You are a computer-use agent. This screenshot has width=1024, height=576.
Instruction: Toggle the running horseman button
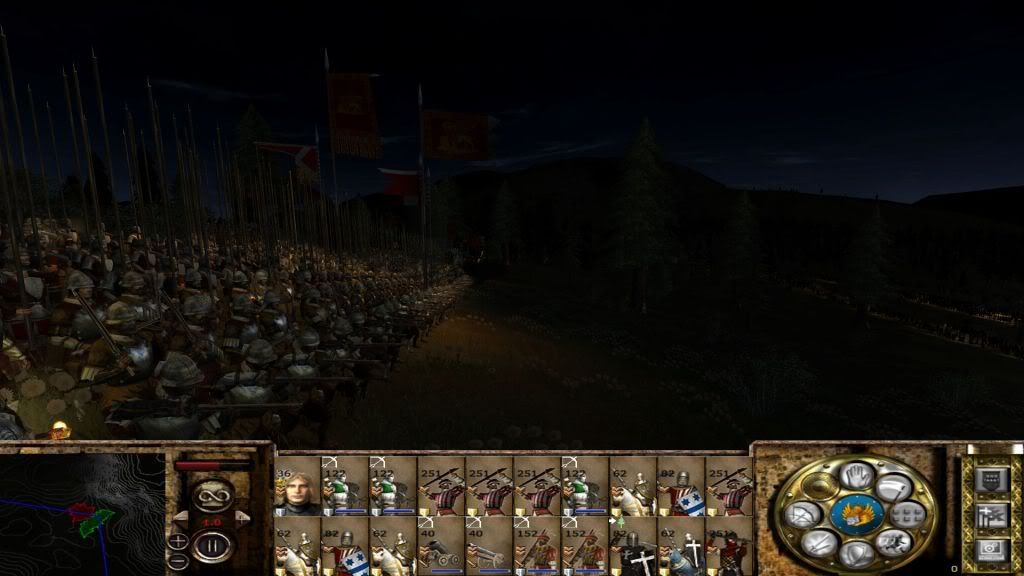(x=893, y=543)
